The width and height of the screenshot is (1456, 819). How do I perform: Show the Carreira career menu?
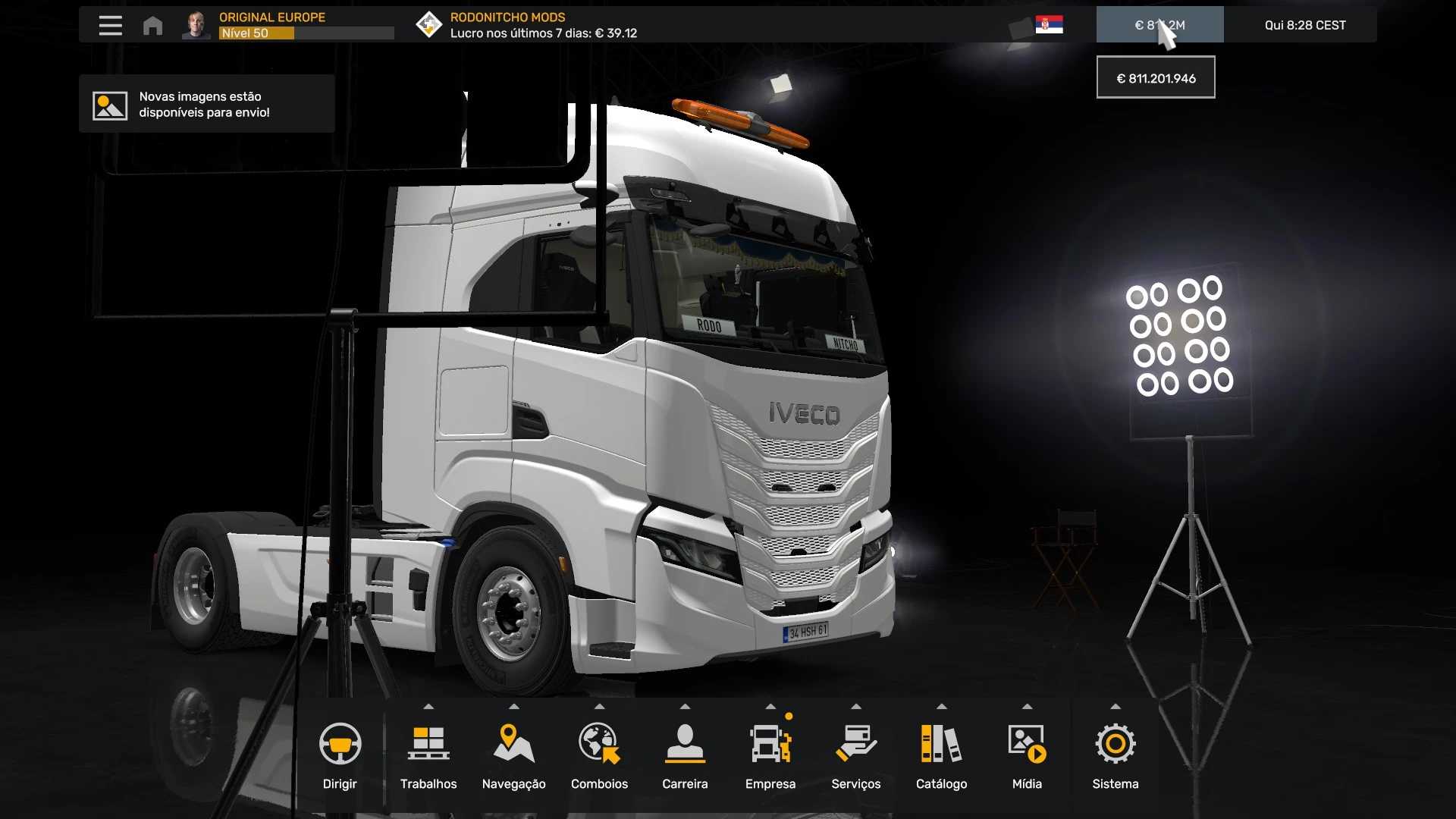coord(685,755)
